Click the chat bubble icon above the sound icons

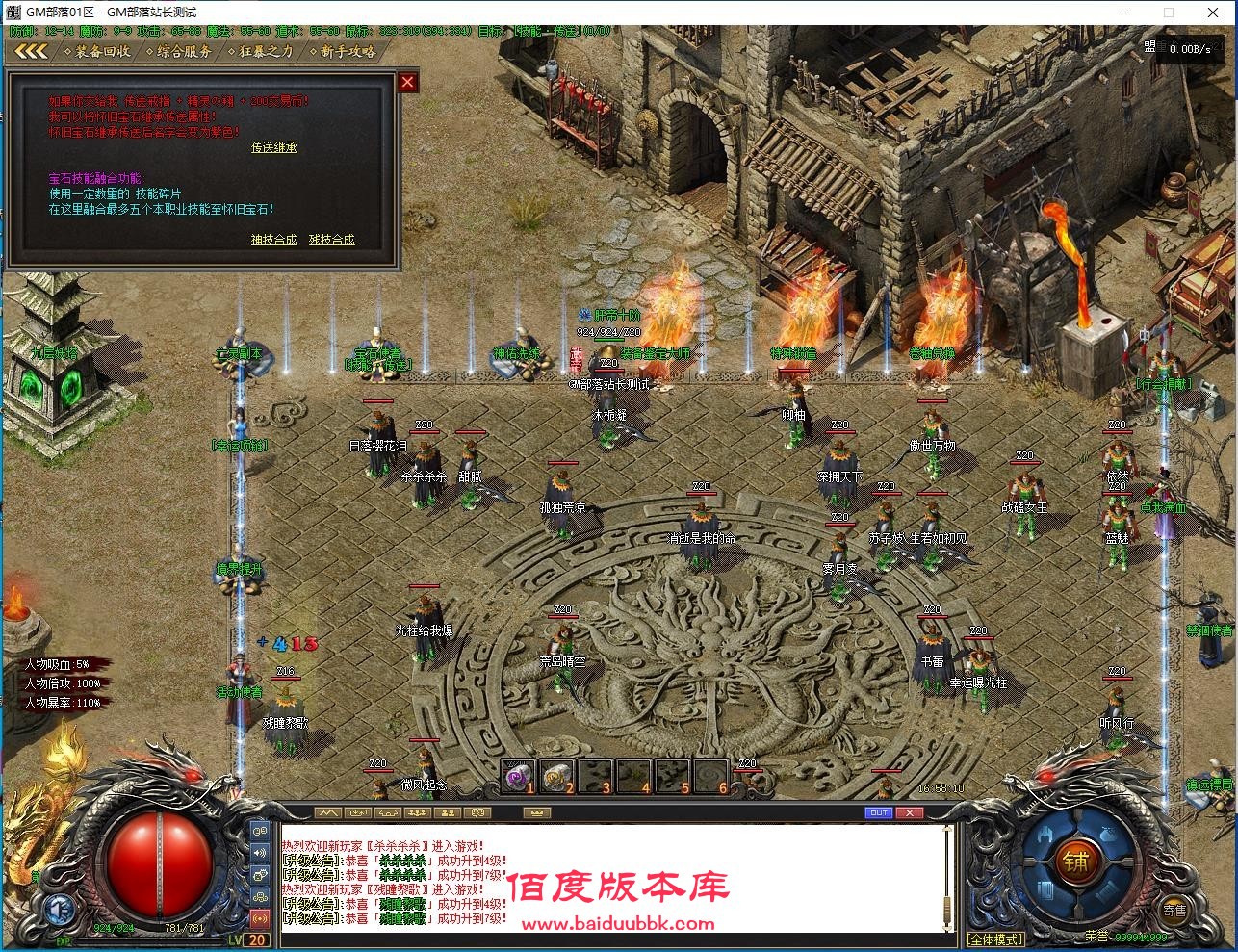[x=260, y=830]
